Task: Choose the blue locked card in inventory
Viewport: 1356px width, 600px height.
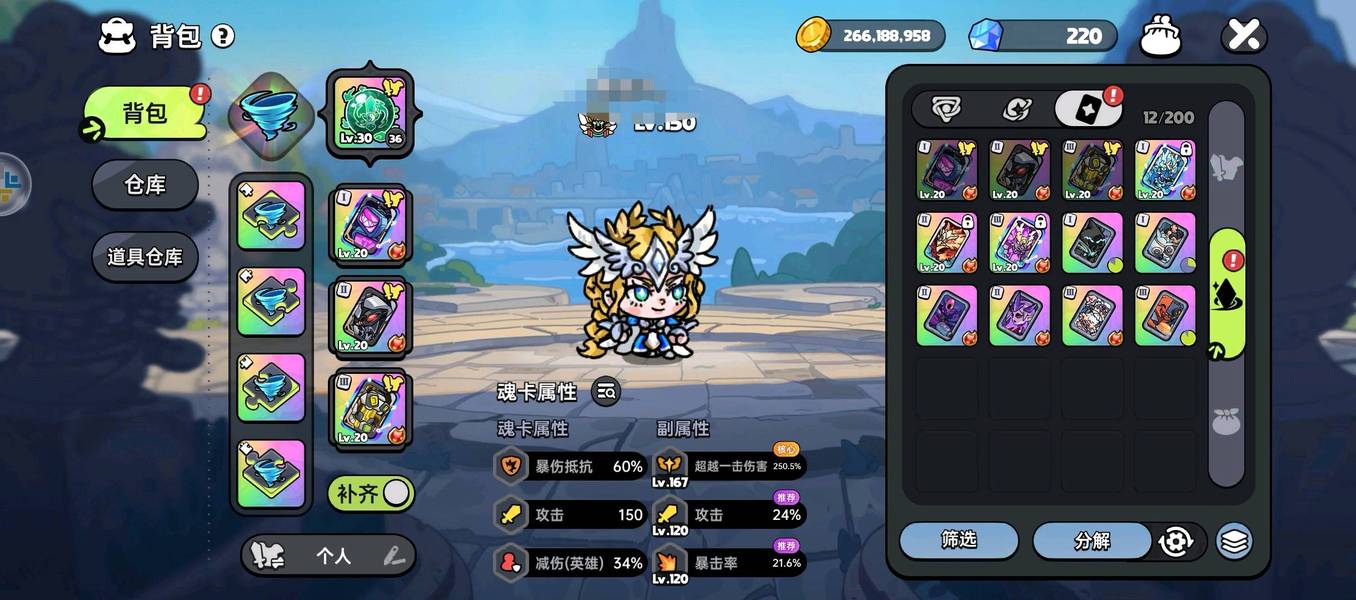Action: [1165, 169]
